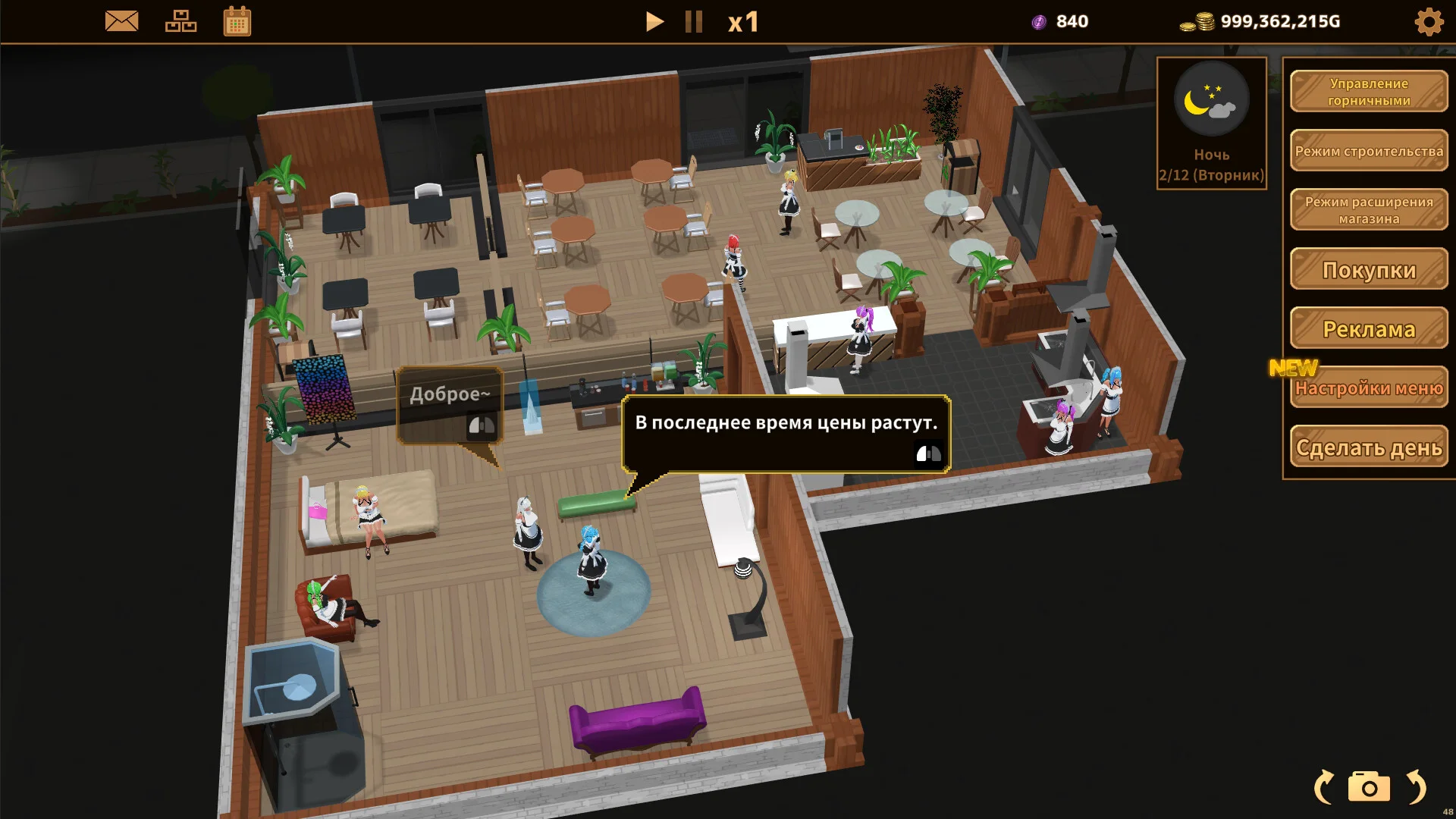Click the play button
The width and height of the screenshot is (1456, 819).
[x=654, y=21]
